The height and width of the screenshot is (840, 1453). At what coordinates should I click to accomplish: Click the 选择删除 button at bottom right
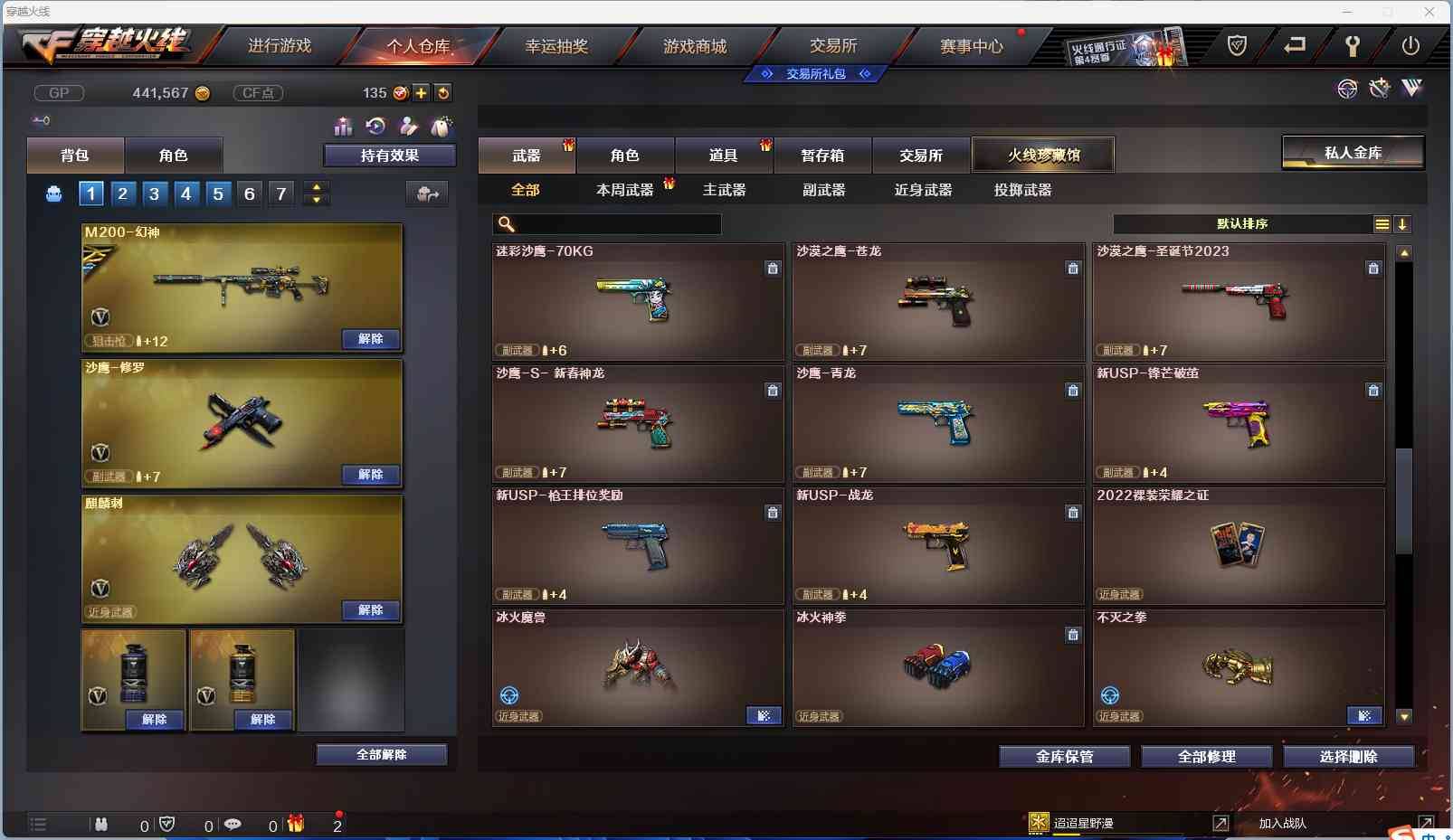1347,757
